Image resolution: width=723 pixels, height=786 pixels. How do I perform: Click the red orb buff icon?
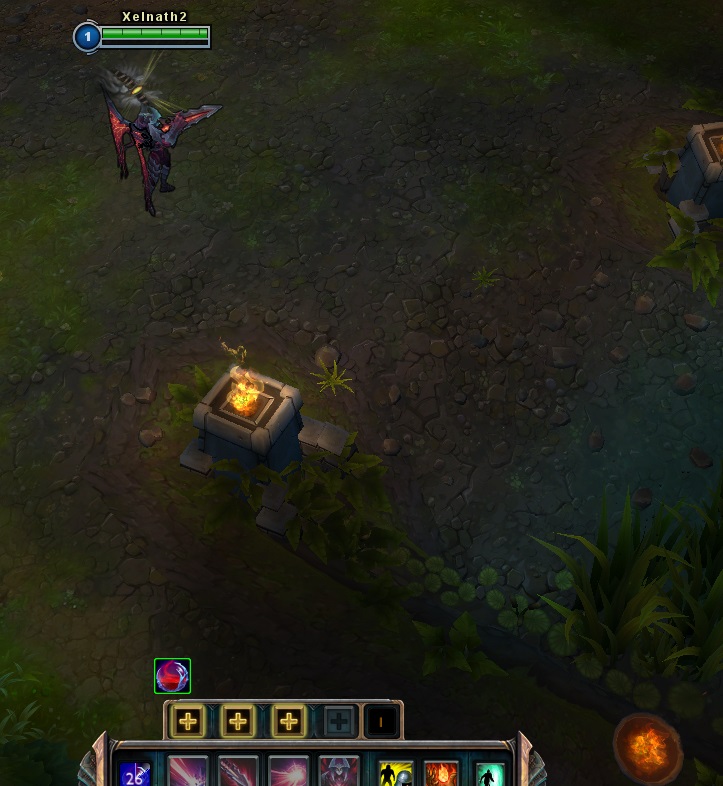172,676
